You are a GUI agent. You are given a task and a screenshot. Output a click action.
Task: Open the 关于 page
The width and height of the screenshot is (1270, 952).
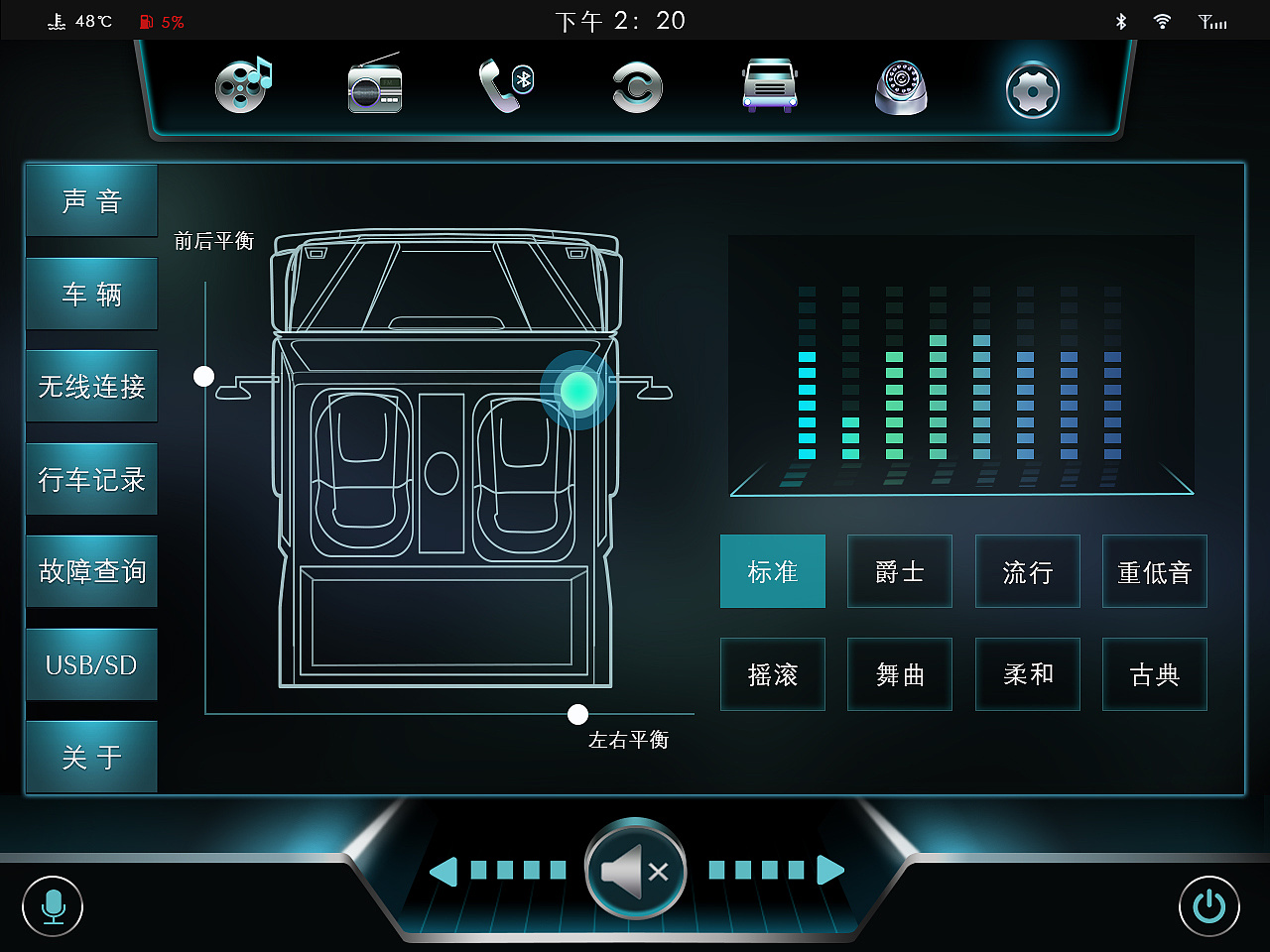click(x=91, y=757)
